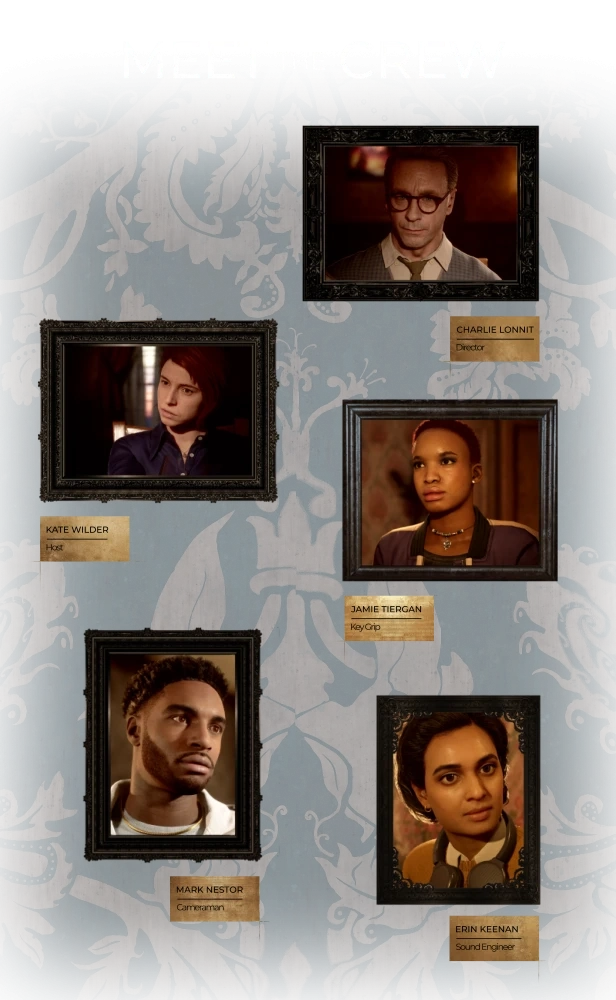Select Charlie Lonnit's framed portrait

pyautogui.click(x=420, y=212)
